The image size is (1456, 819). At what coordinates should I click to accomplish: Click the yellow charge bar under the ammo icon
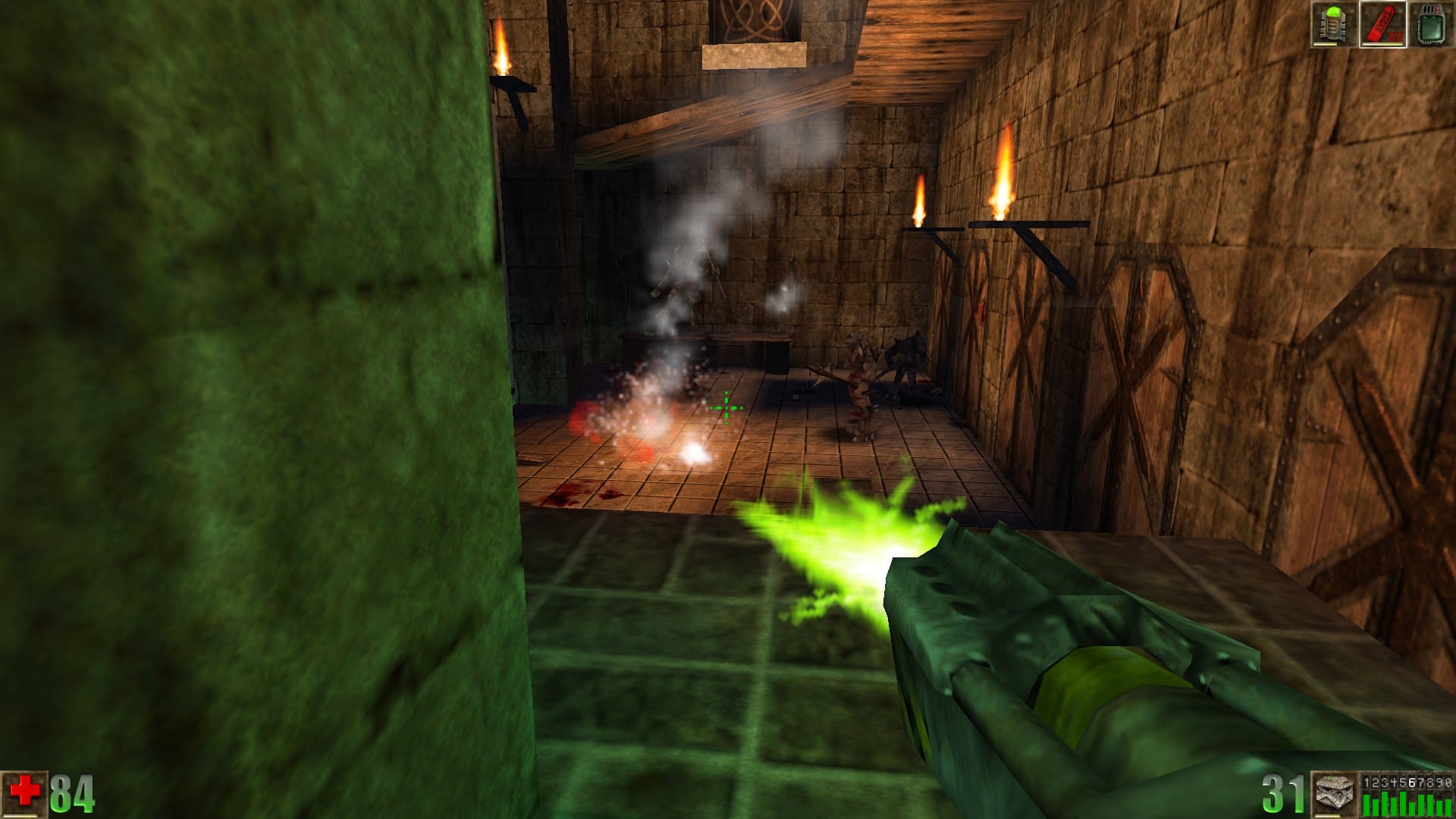click(1329, 816)
